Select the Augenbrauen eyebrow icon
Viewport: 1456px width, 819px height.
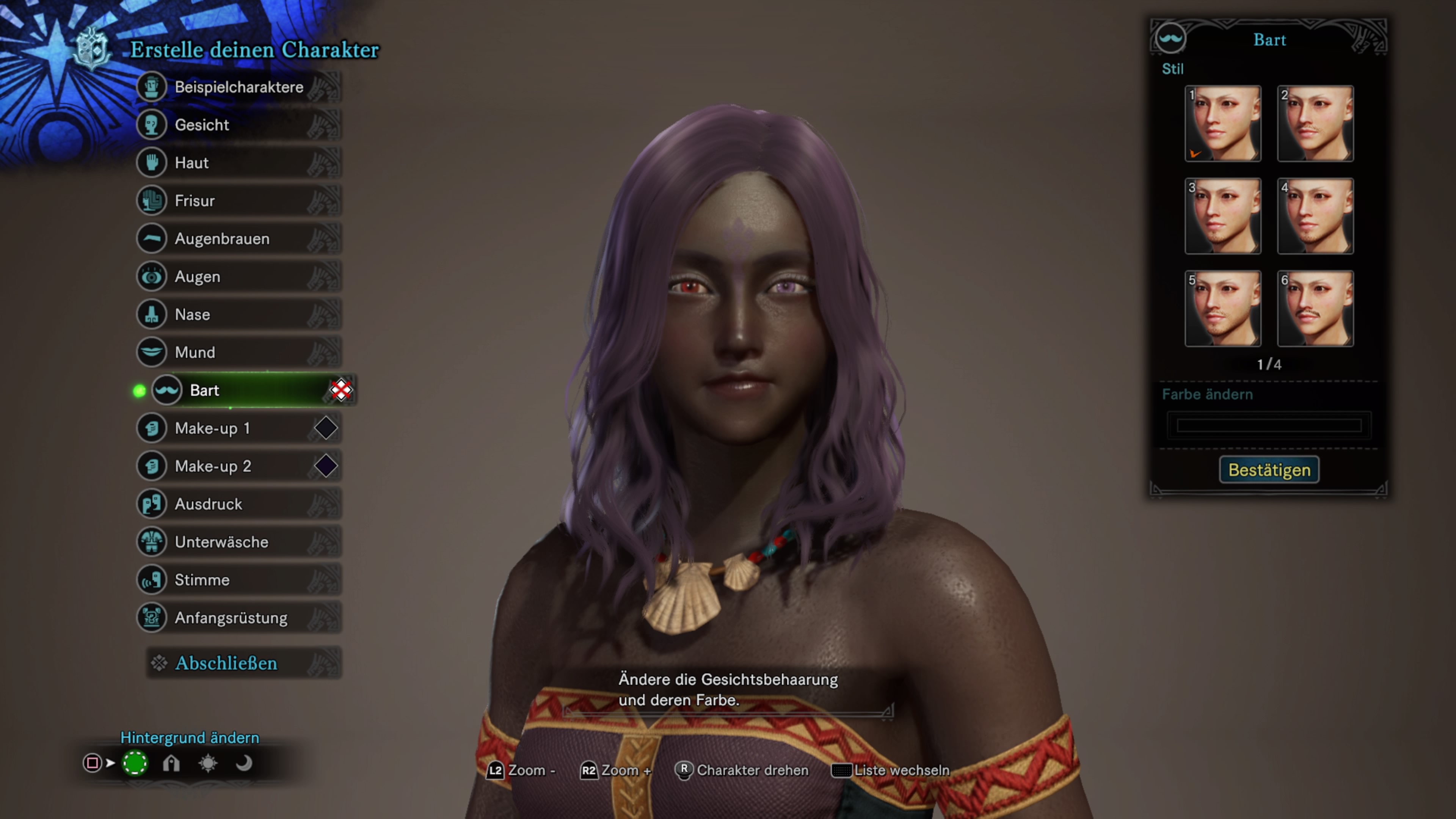tap(152, 238)
